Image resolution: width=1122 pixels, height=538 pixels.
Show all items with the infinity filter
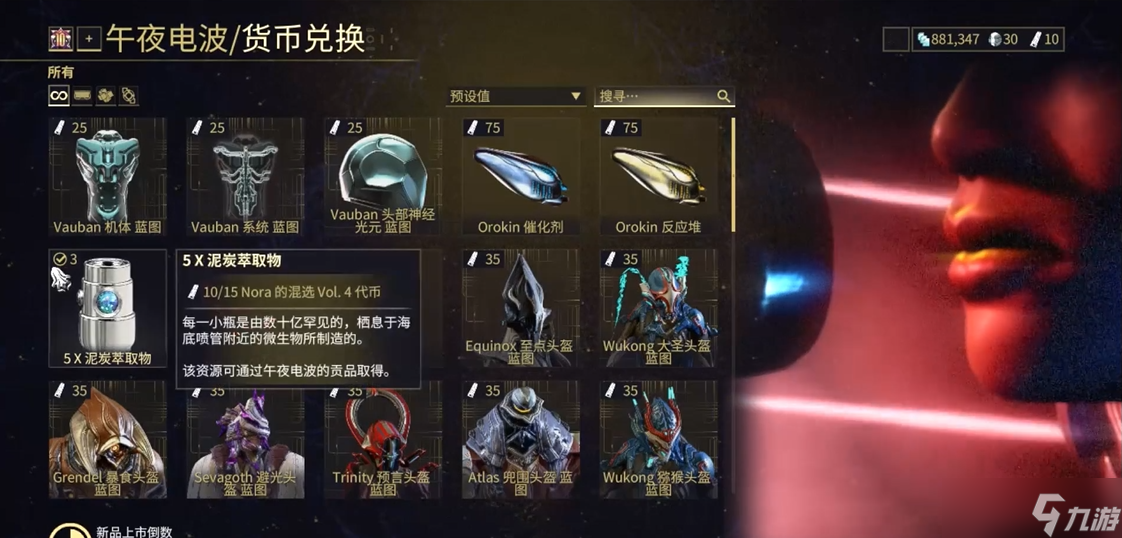pos(59,95)
